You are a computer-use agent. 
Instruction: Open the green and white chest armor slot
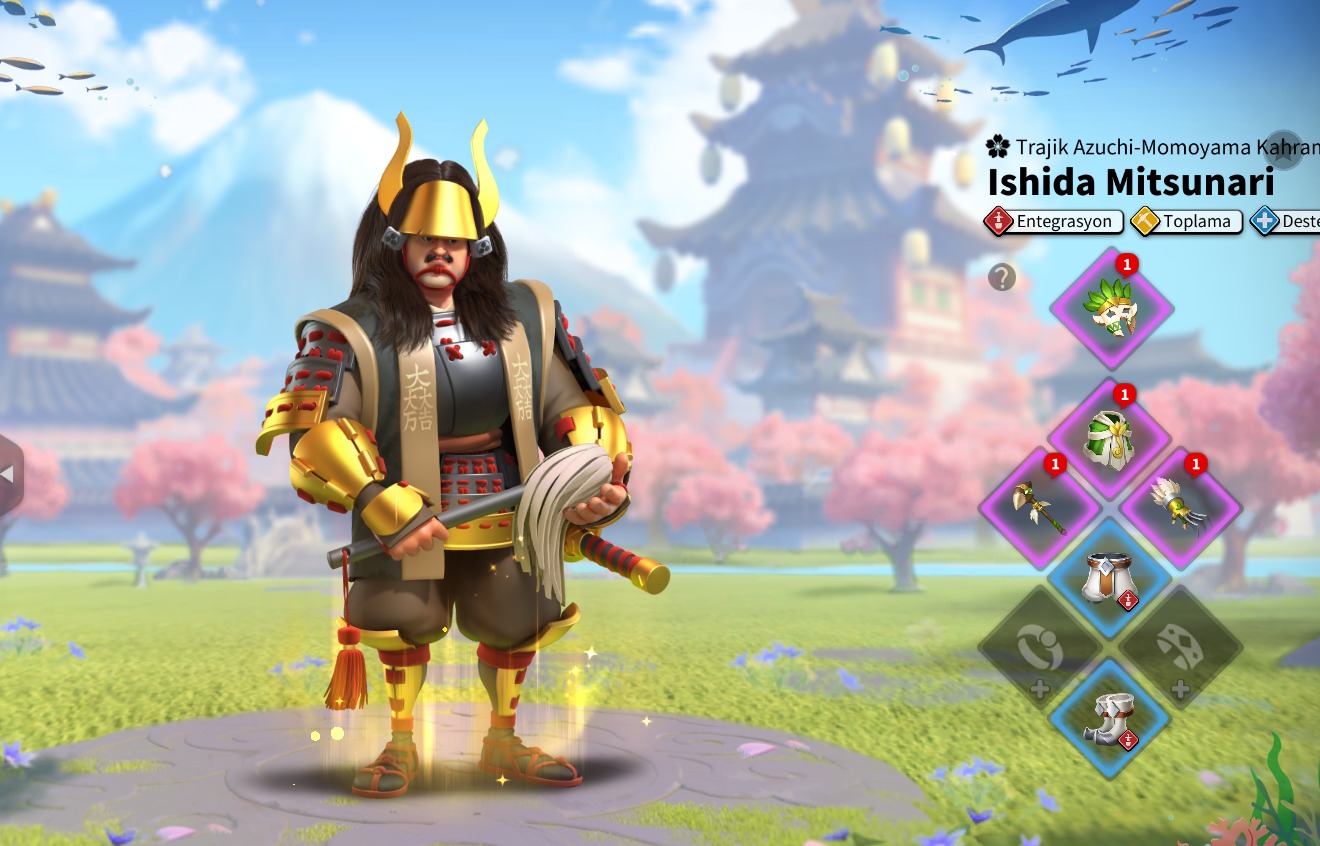(x=1111, y=438)
